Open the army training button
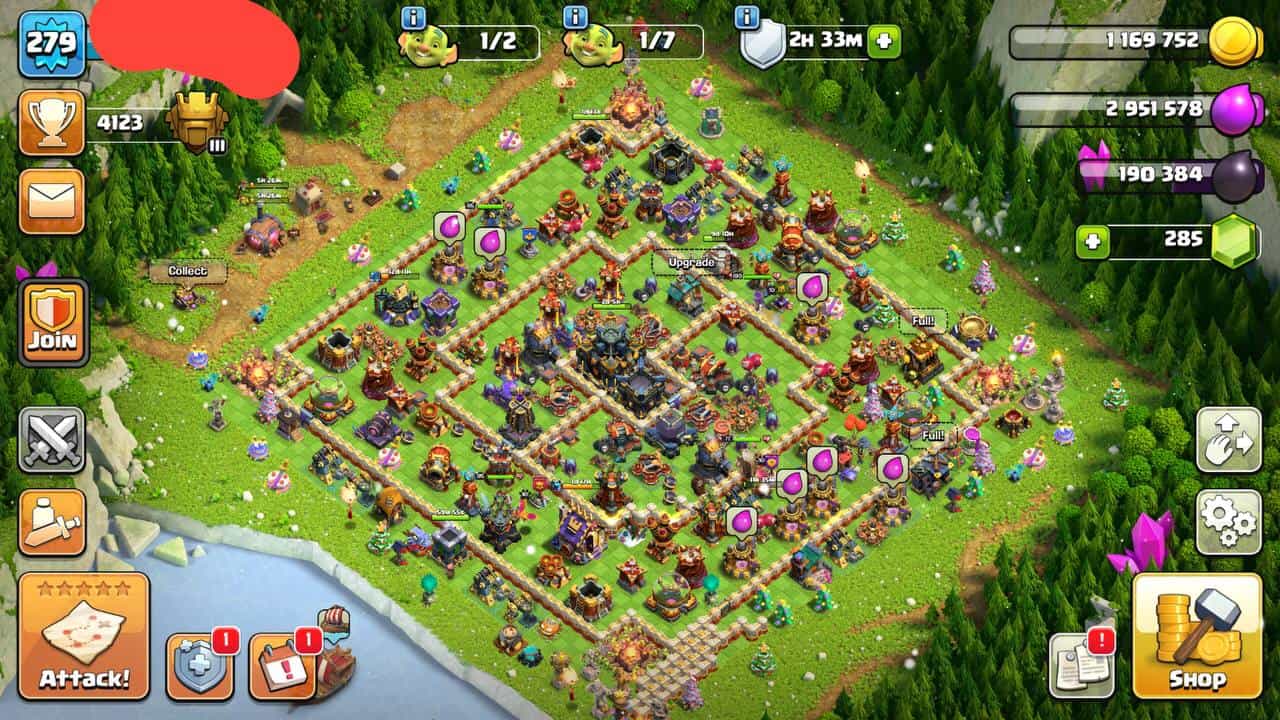1280x720 pixels. [x=51, y=521]
